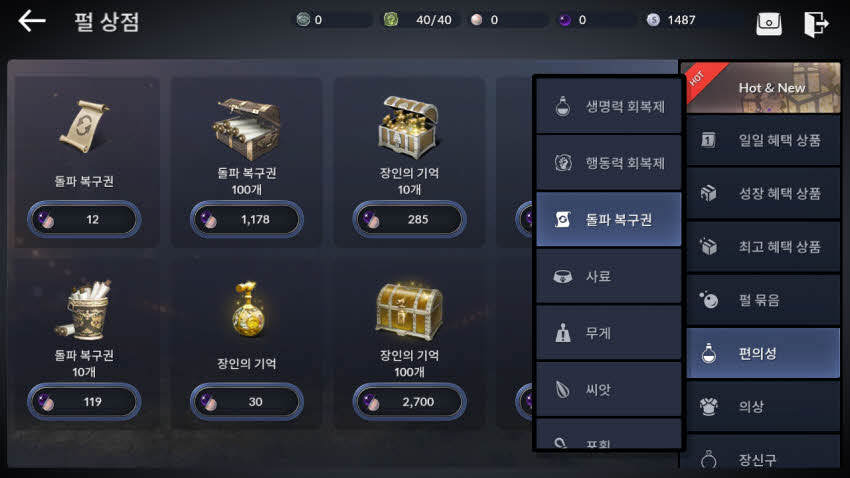
Task: Go back using the arrow button
Action: pyautogui.click(x=32, y=21)
